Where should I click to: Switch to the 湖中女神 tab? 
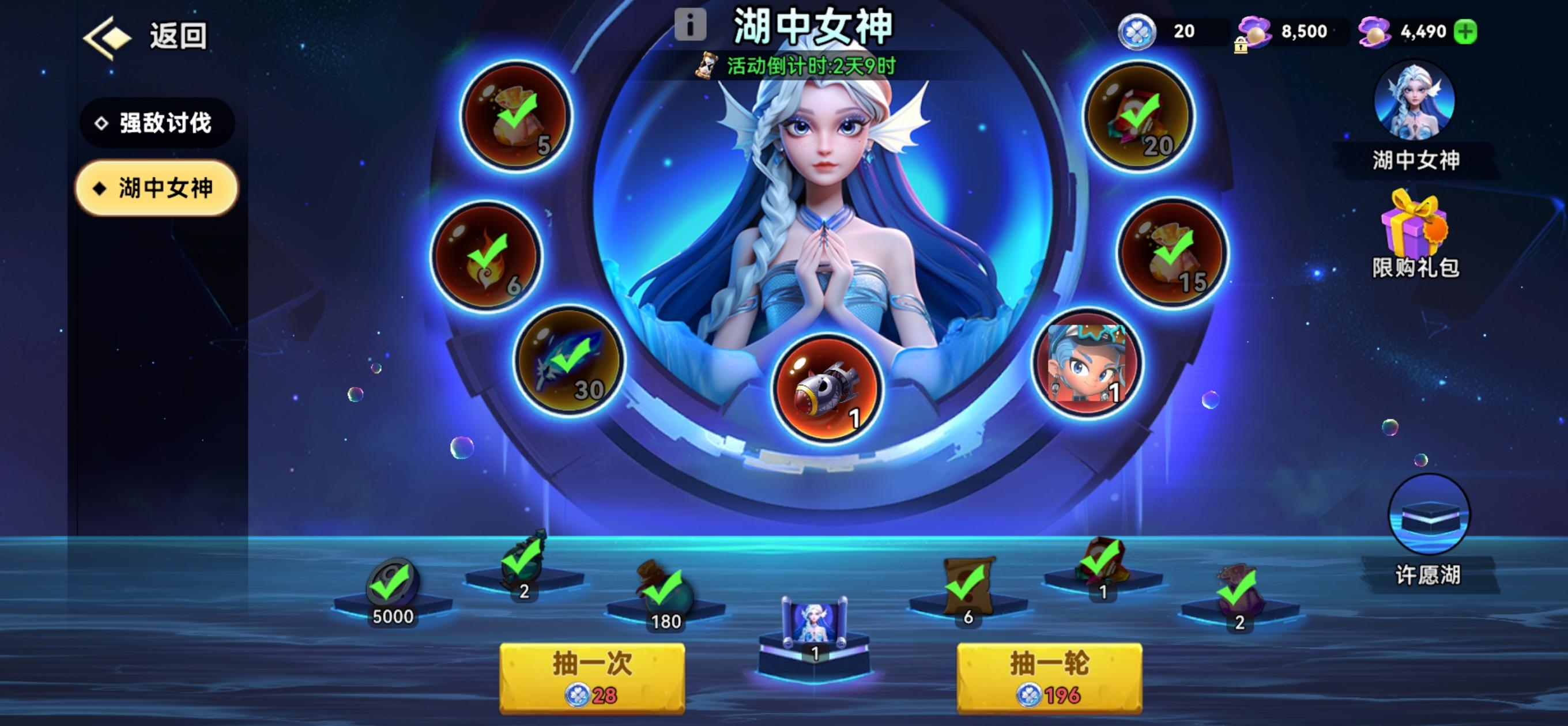tap(156, 188)
